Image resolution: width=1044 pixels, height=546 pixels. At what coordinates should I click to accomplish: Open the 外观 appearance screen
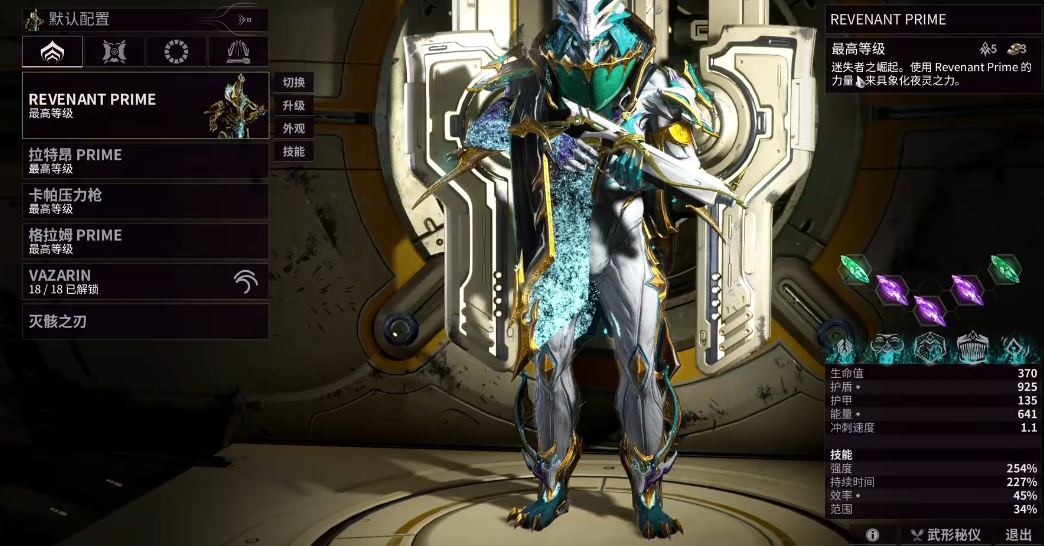pos(293,128)
